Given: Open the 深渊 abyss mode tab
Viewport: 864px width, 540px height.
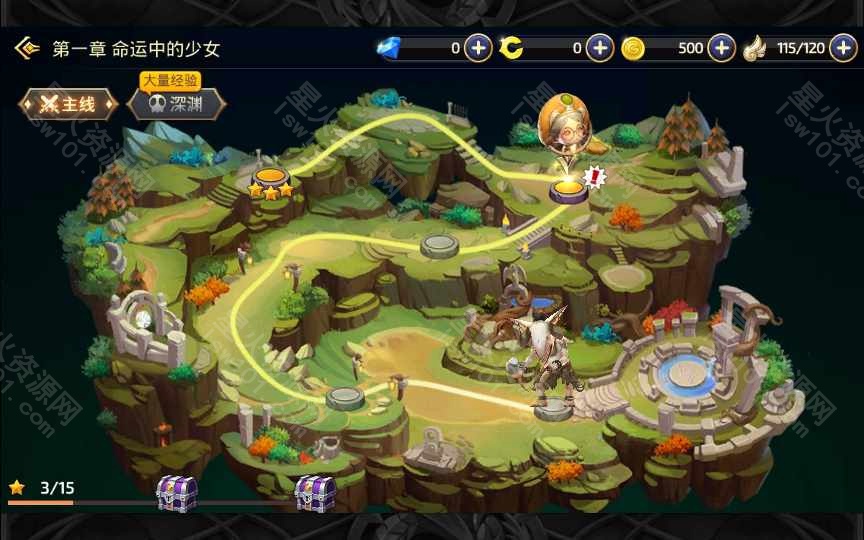Looking at the screenshot, I should (176, 104).
